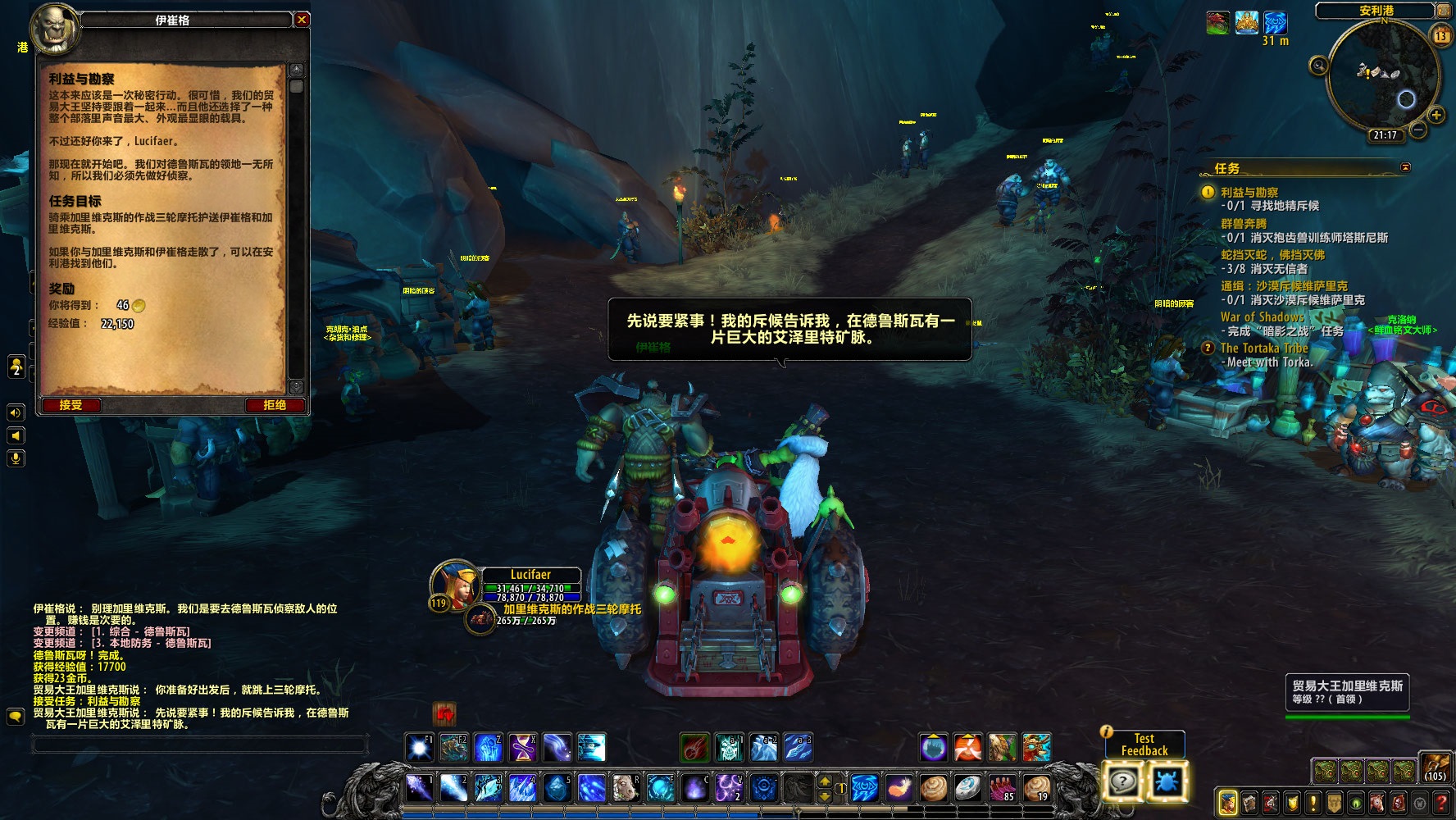Open the Test Feedback bug report button
1456x820 pixels.
tap(1166, 781)
